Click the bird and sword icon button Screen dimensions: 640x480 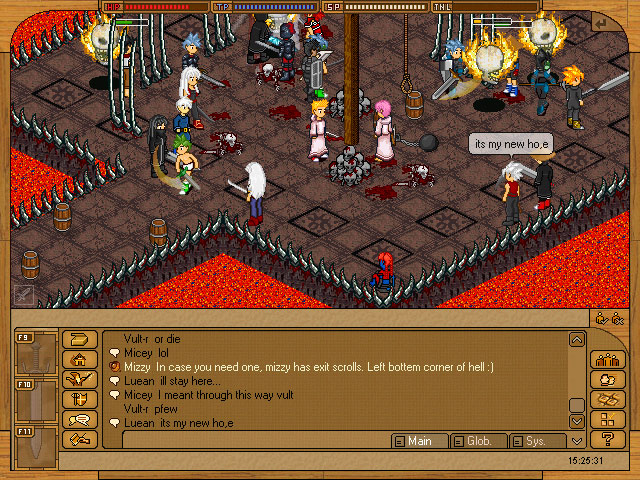pos(79,380)
